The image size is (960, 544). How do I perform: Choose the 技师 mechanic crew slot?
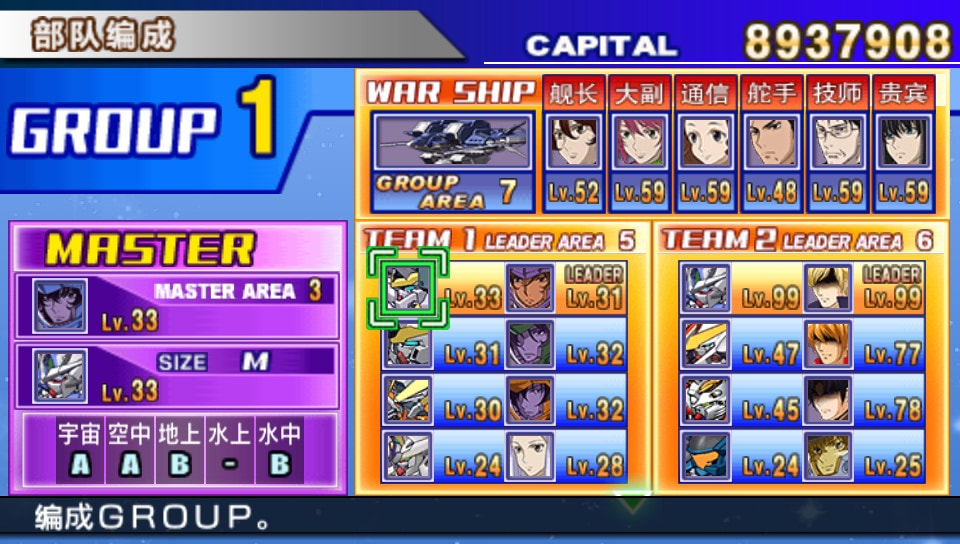click(x=837, y=143)
